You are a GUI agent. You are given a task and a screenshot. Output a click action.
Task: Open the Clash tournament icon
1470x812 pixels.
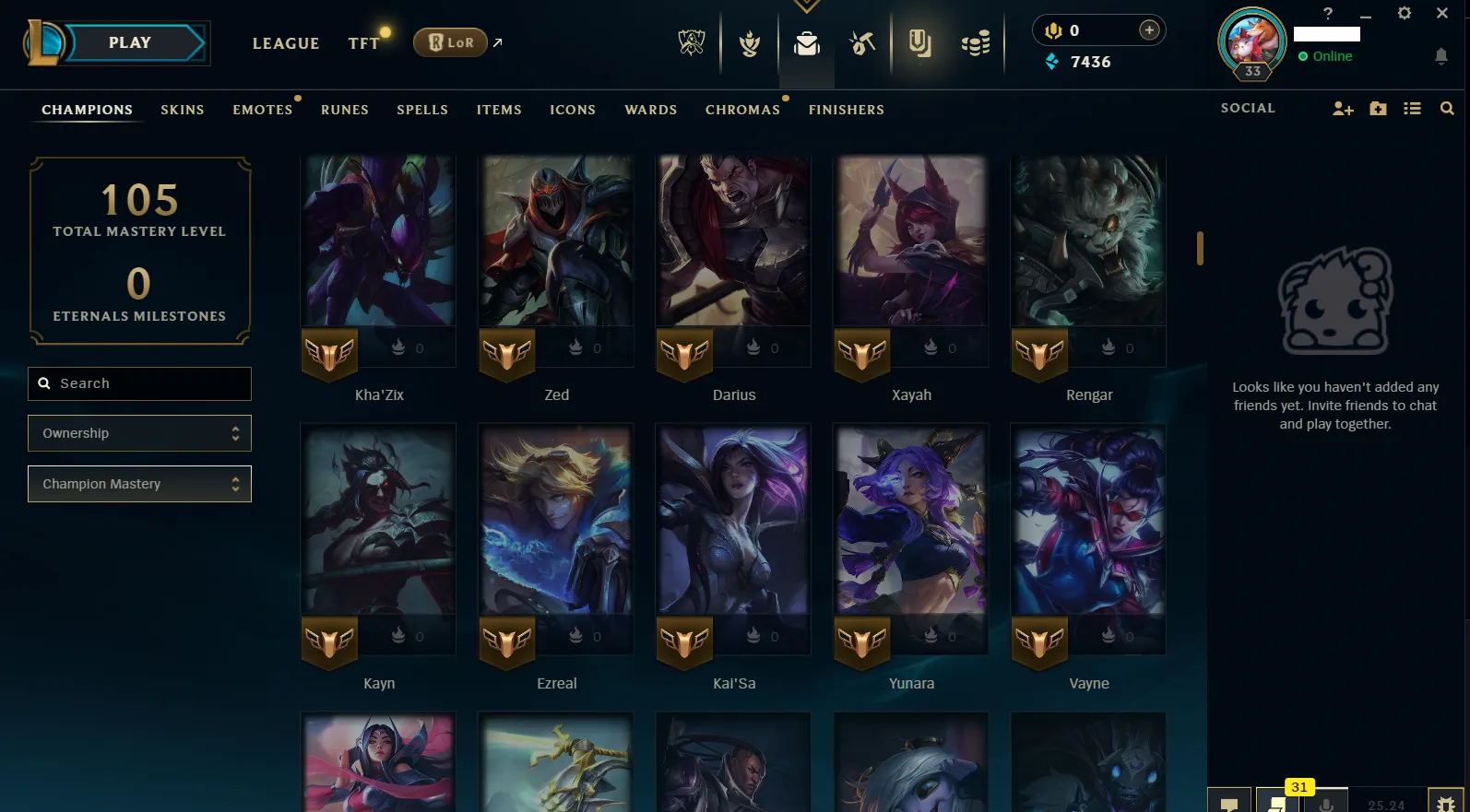click(748, 42)
